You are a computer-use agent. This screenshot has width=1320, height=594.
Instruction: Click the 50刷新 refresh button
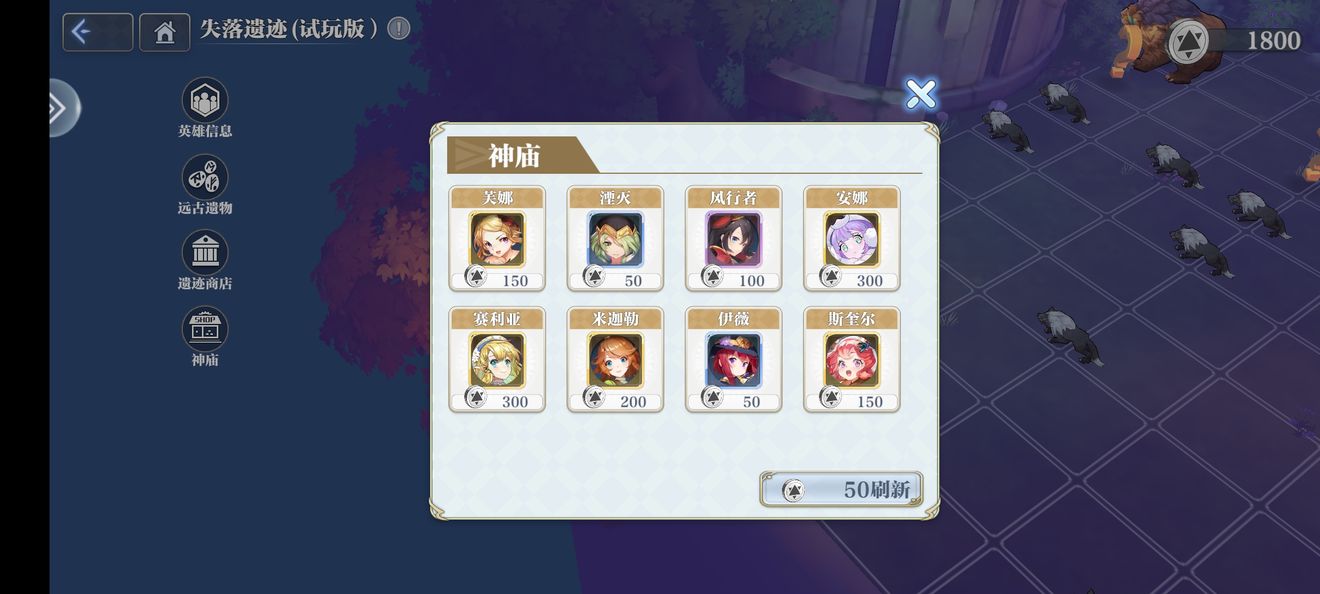(x=841, y=490)
